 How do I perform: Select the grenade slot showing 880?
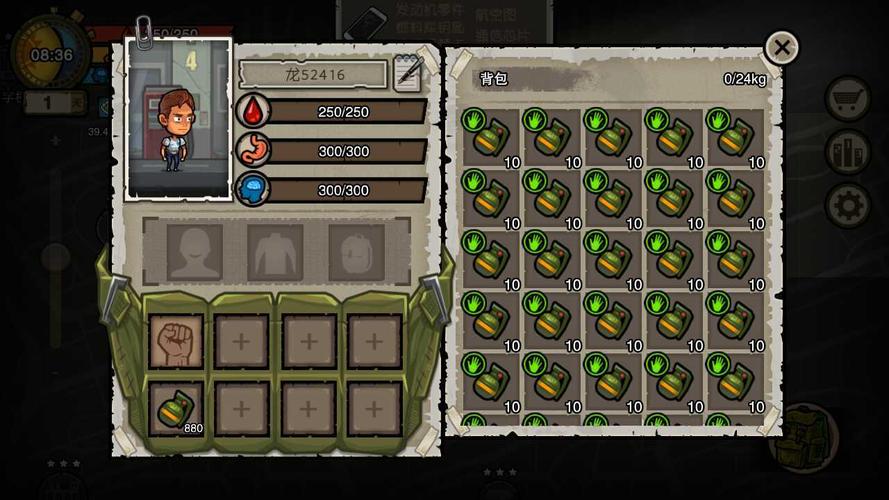tap(176, 408)
